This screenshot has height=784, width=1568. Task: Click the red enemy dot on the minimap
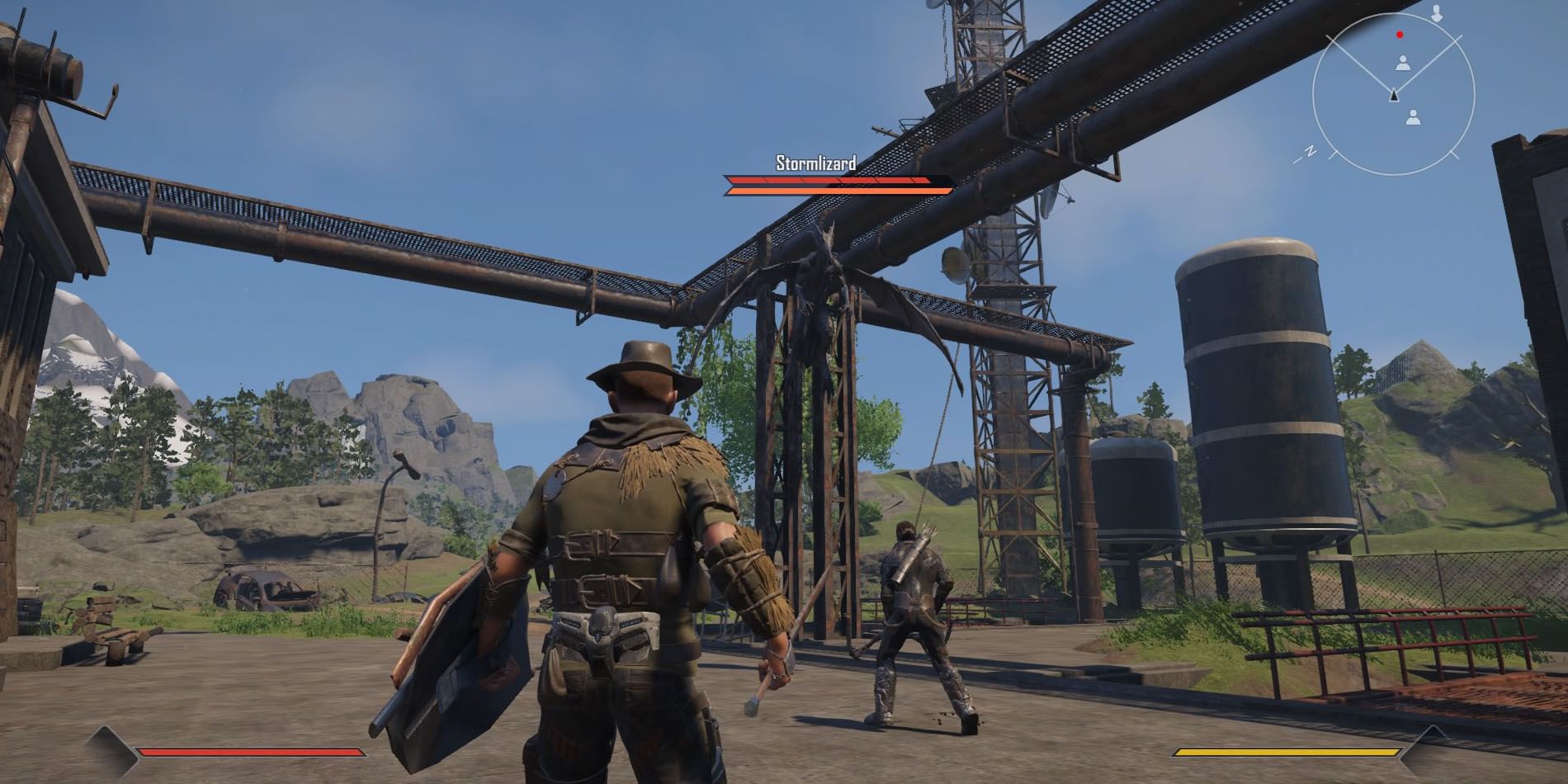(x=1399, y=35)
